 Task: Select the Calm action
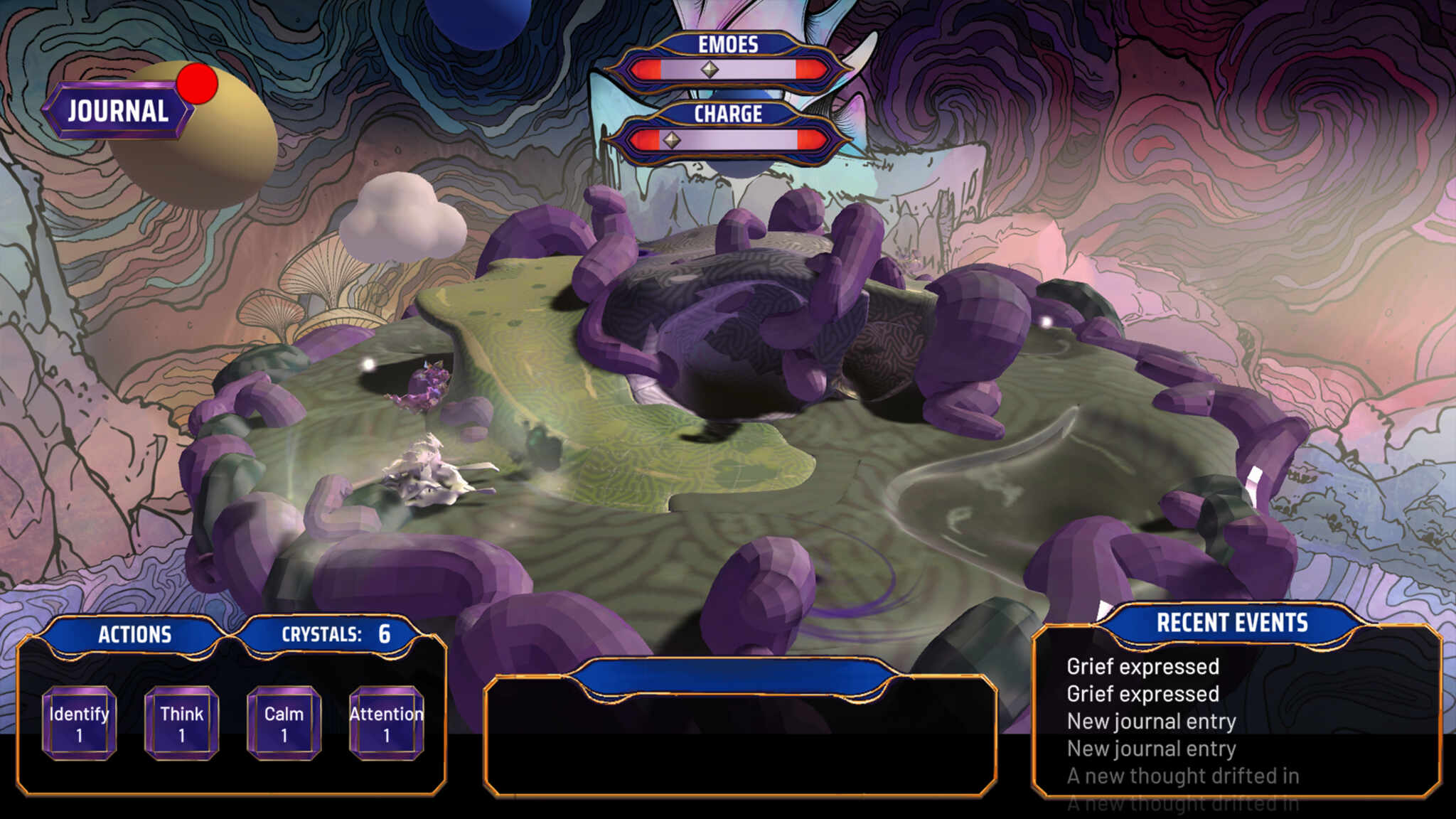(284, 723)
